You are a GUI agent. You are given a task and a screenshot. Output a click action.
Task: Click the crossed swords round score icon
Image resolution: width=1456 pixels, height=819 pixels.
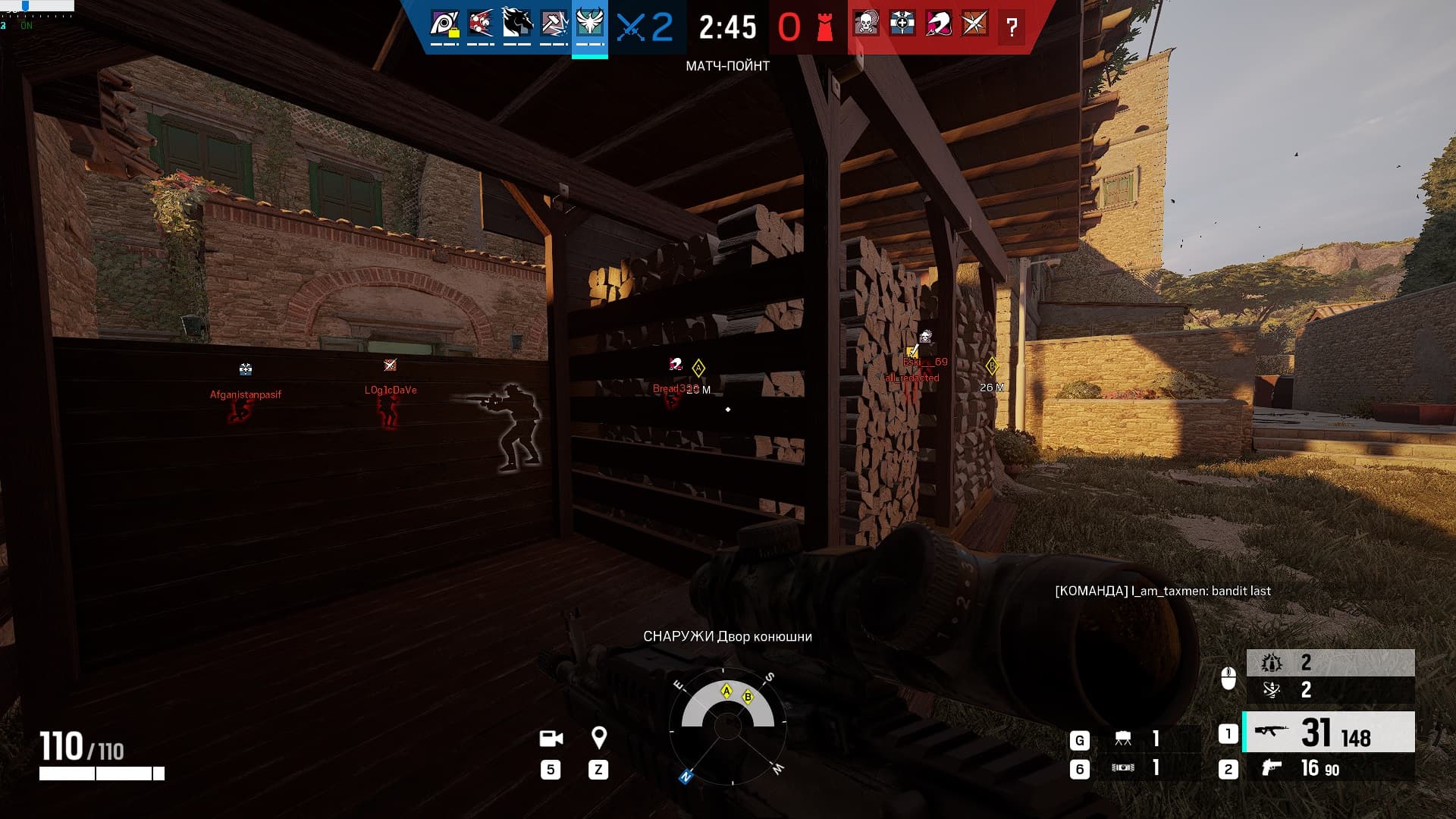[630, 25]
